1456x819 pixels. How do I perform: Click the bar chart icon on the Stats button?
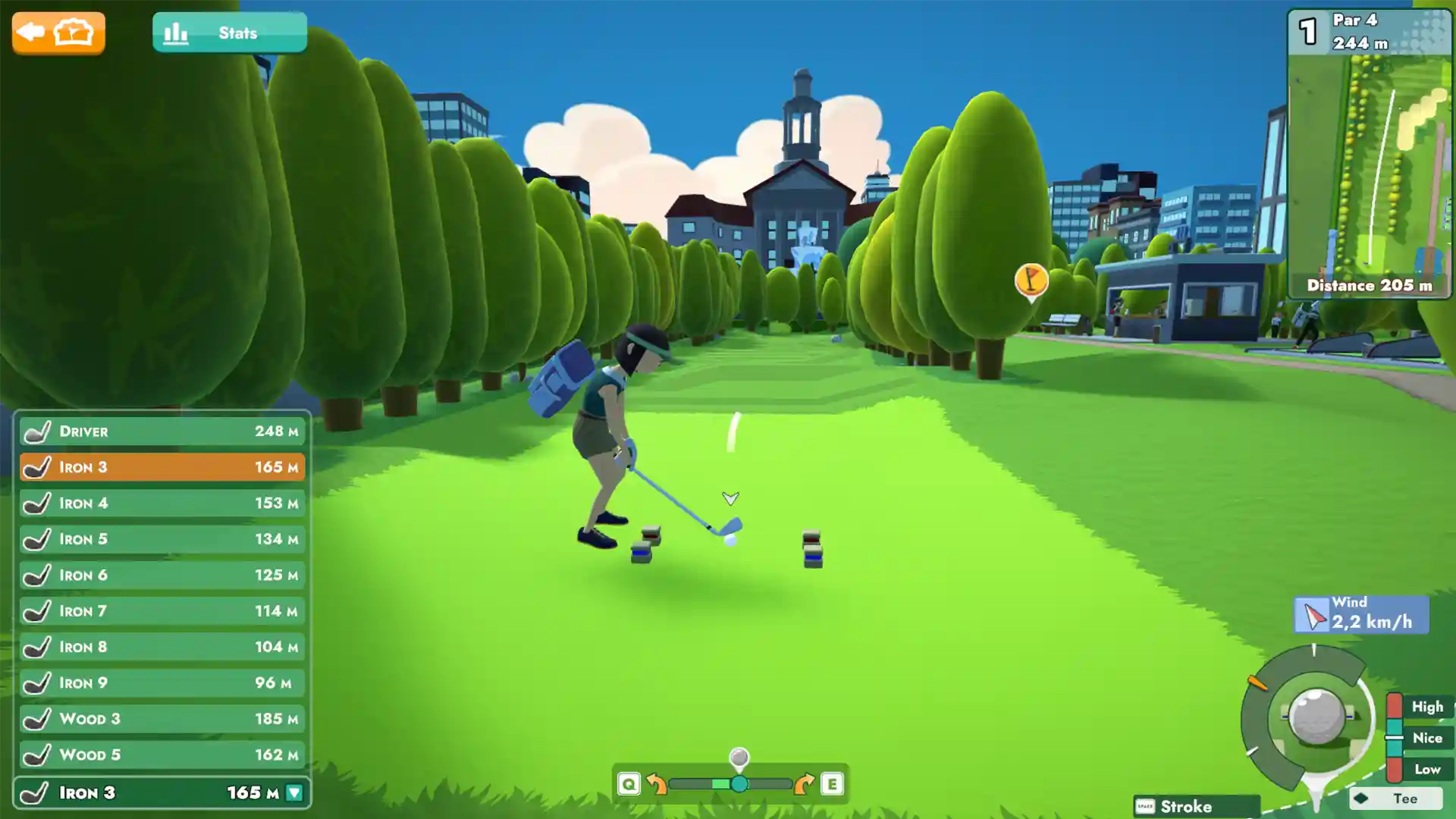click(x=176, y=33)
